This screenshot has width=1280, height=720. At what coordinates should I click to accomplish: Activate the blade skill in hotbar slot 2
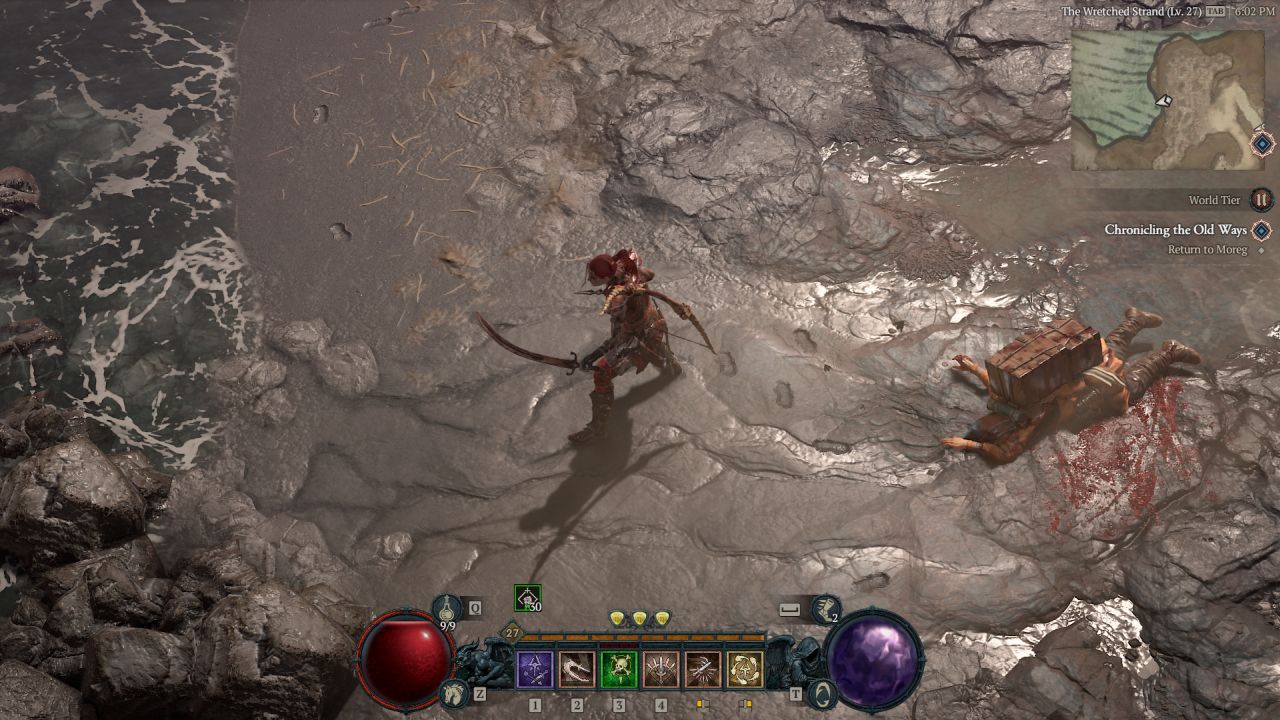577,668
